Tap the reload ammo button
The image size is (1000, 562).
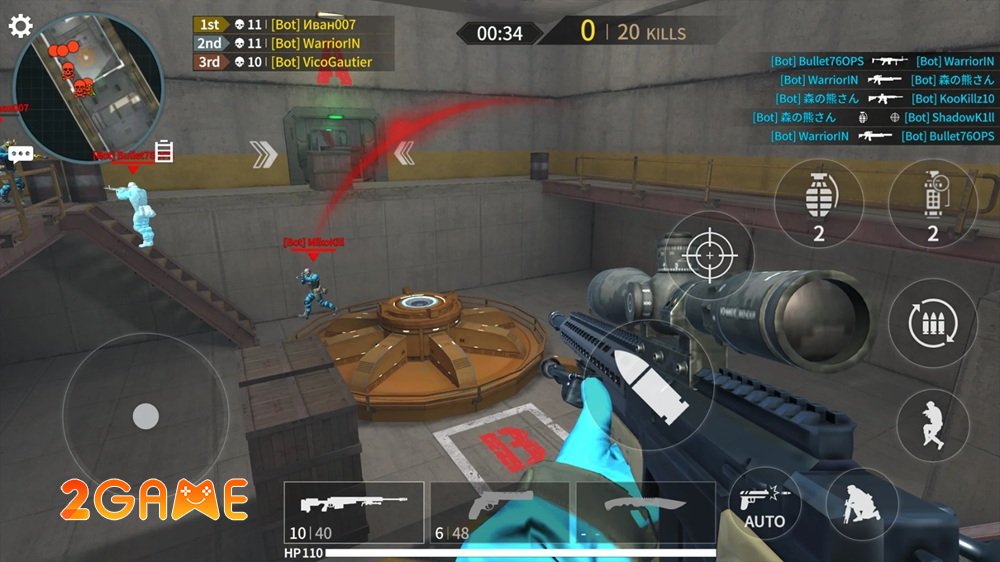(932, 323)
